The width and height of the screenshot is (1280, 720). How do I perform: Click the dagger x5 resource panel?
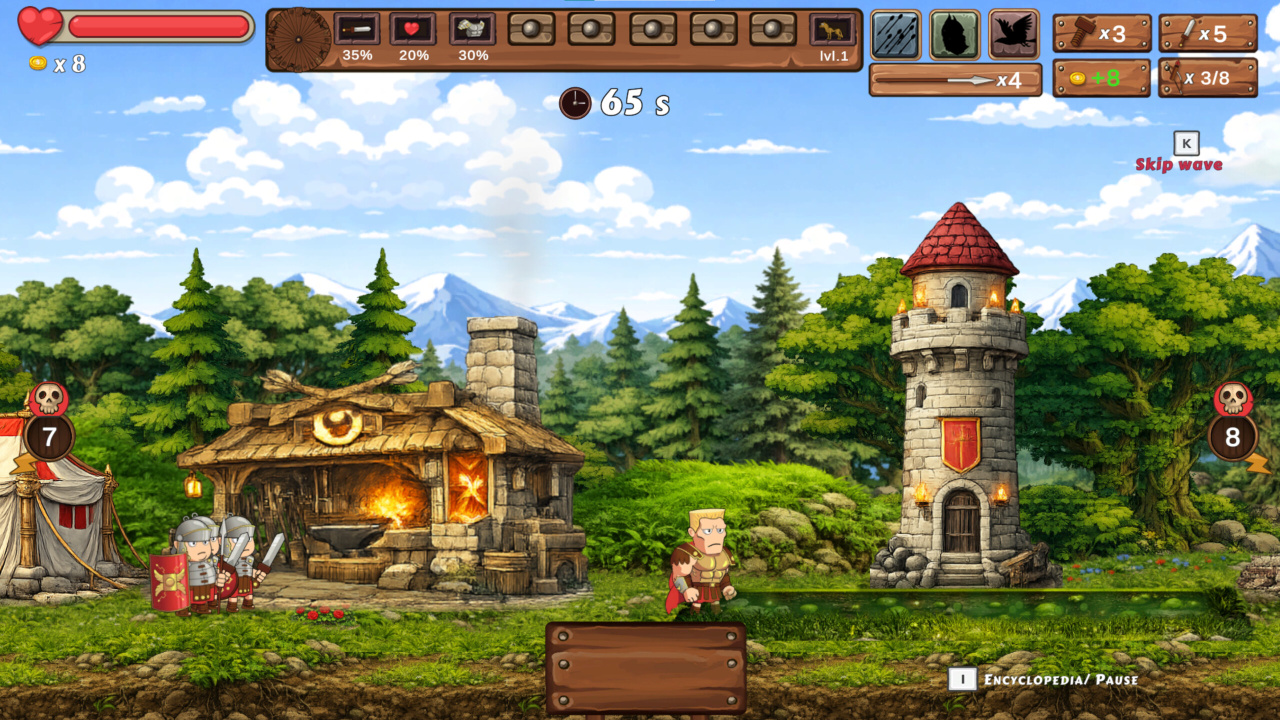[1207, 34]
